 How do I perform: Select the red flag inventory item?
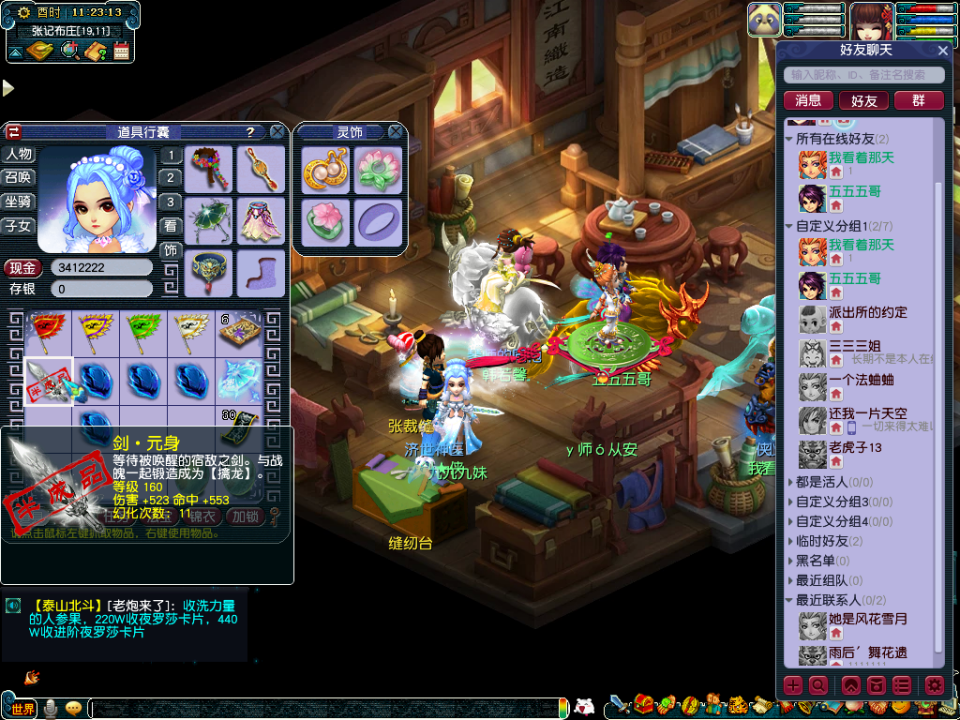[x=48, y=331]
